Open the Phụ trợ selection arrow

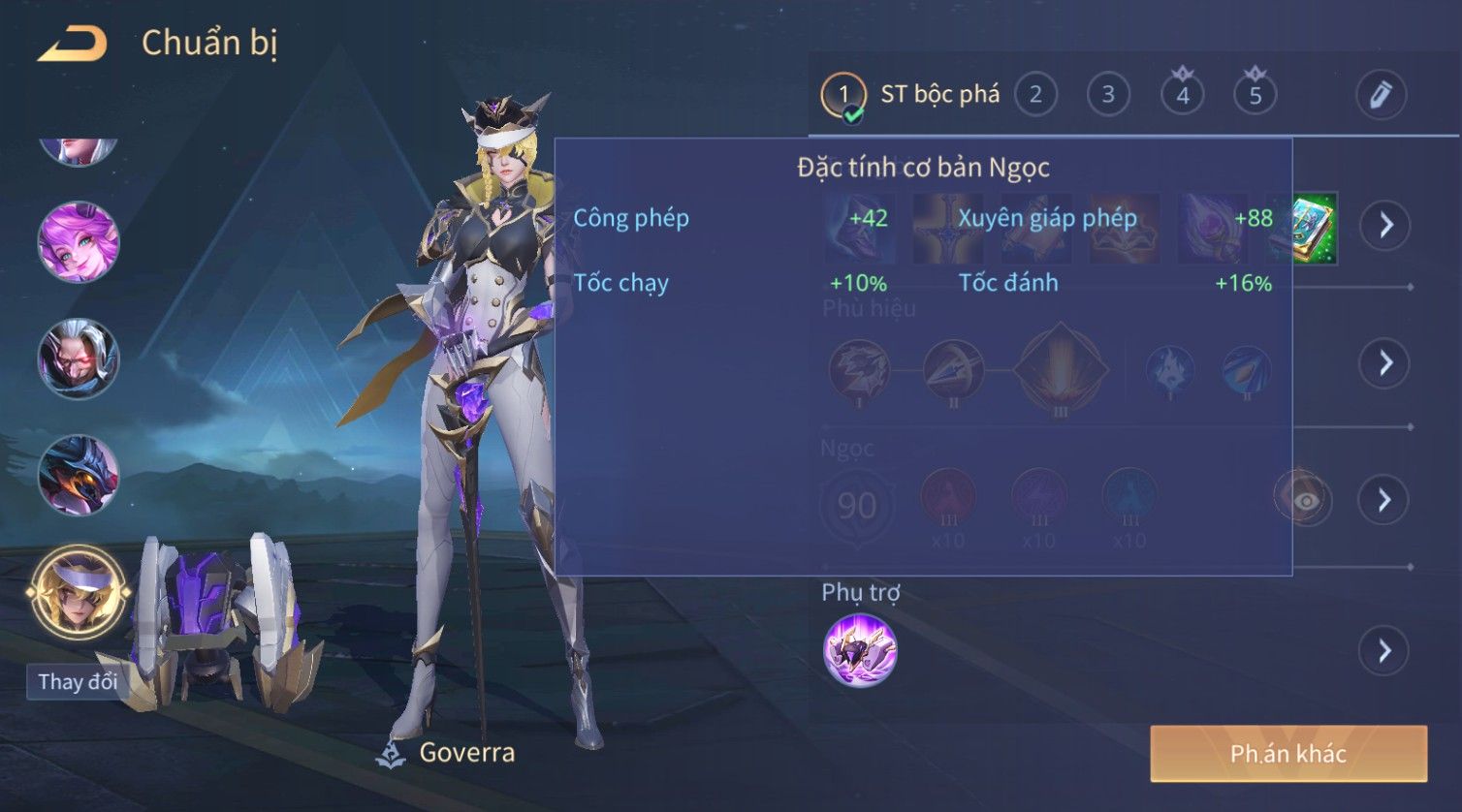[1384, 650]
